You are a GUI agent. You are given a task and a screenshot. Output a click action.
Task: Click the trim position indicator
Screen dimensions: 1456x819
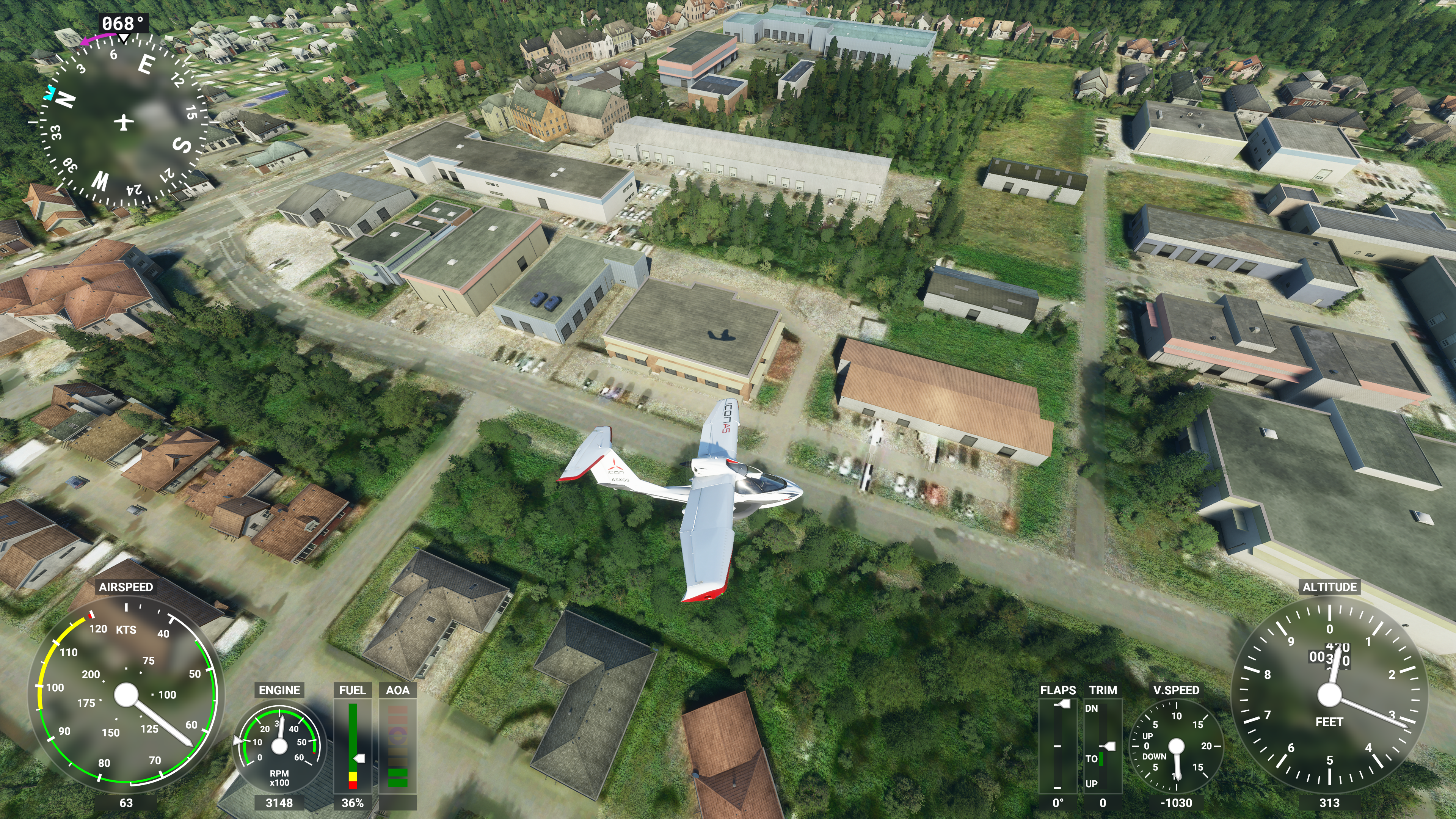(x=1103, y=745)
